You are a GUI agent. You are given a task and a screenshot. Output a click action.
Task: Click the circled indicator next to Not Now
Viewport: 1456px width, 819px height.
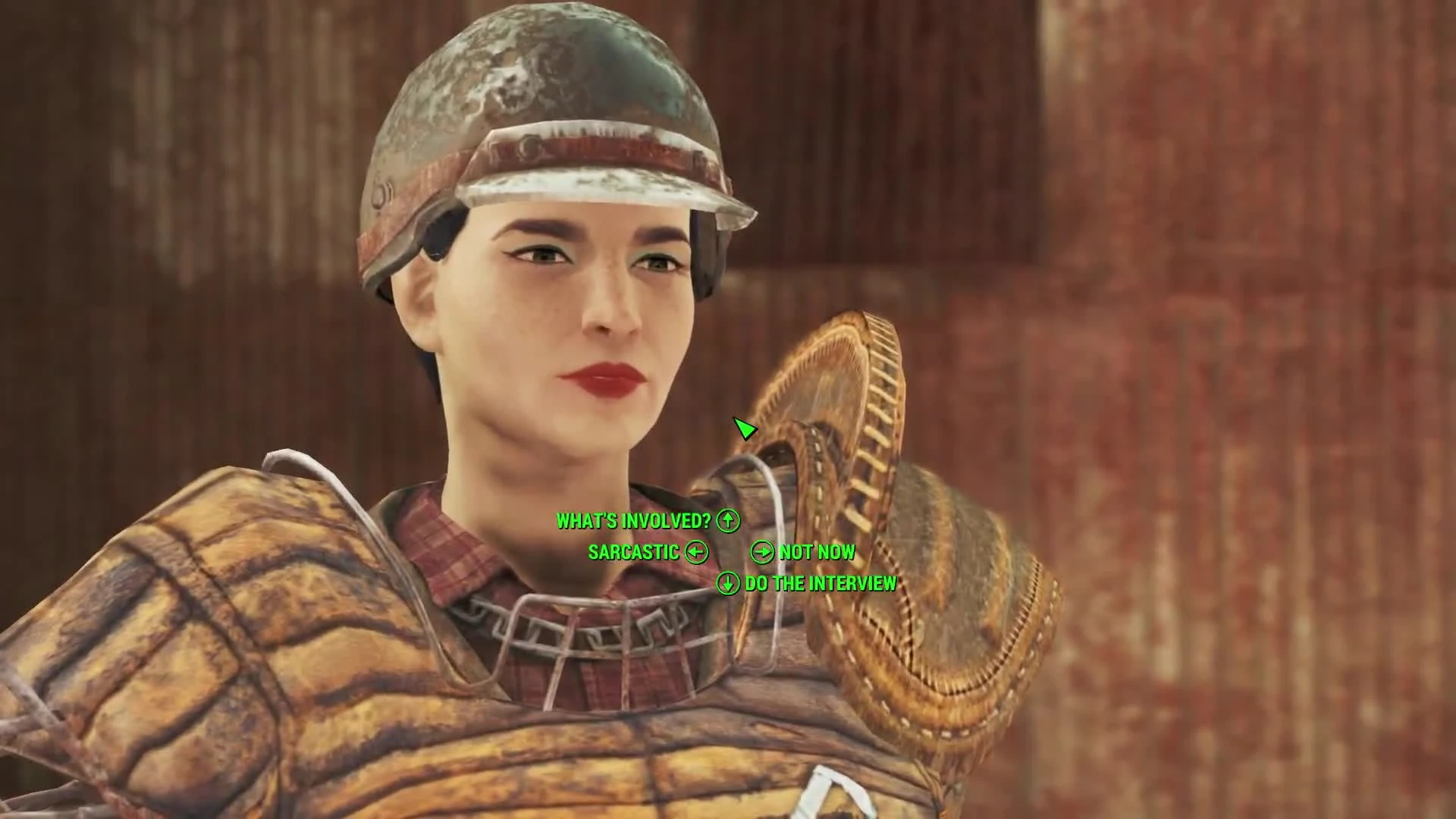[761, 552]
